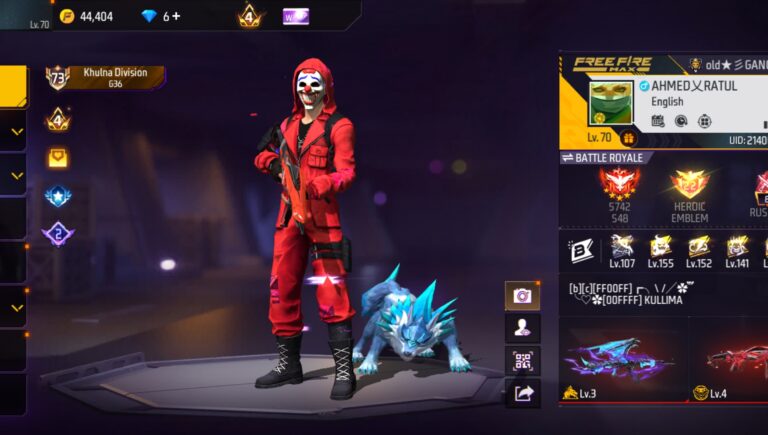Open the yellow envelope gift icon
This screenshot has height=435, width=768.
tap(58, 158)
